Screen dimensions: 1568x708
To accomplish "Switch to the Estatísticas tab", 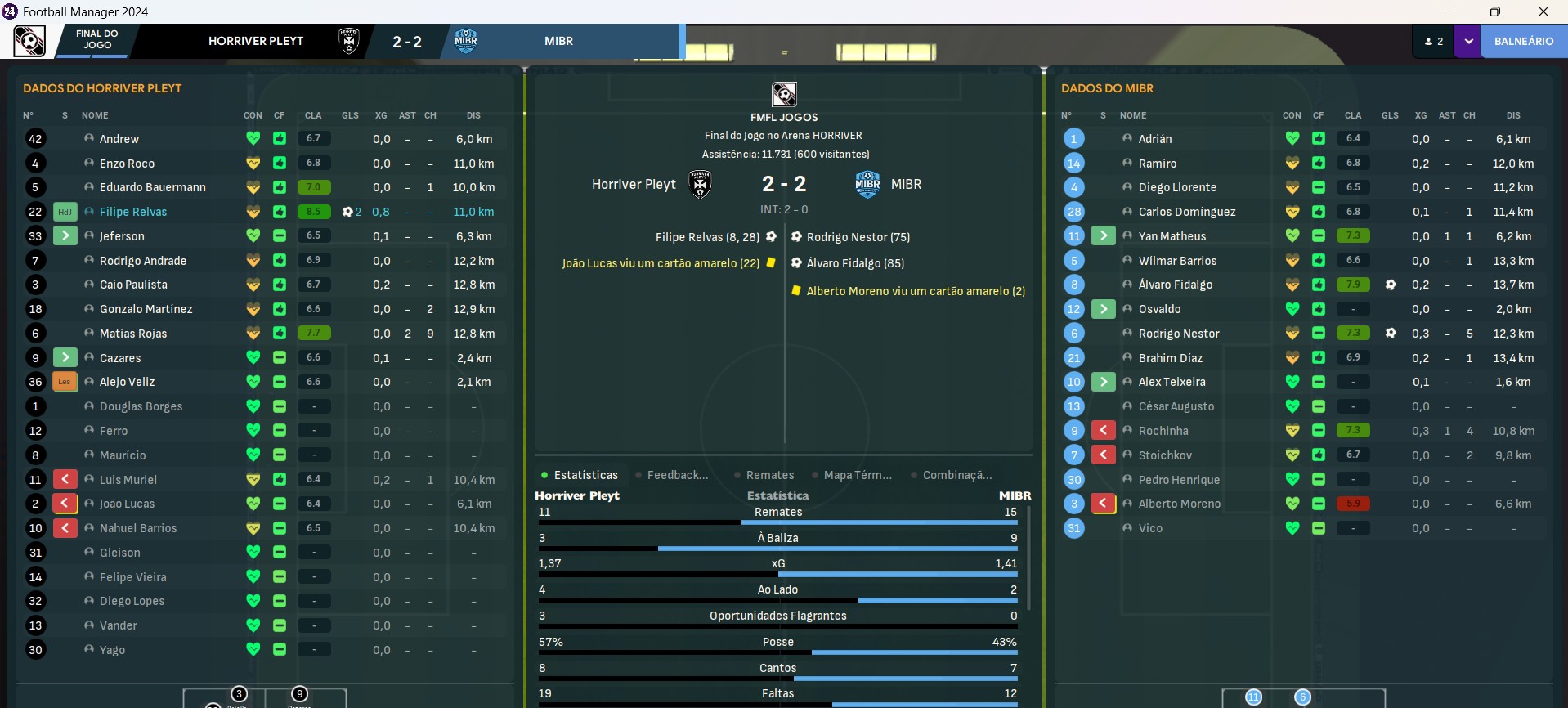I will click(x=585, y=475).
